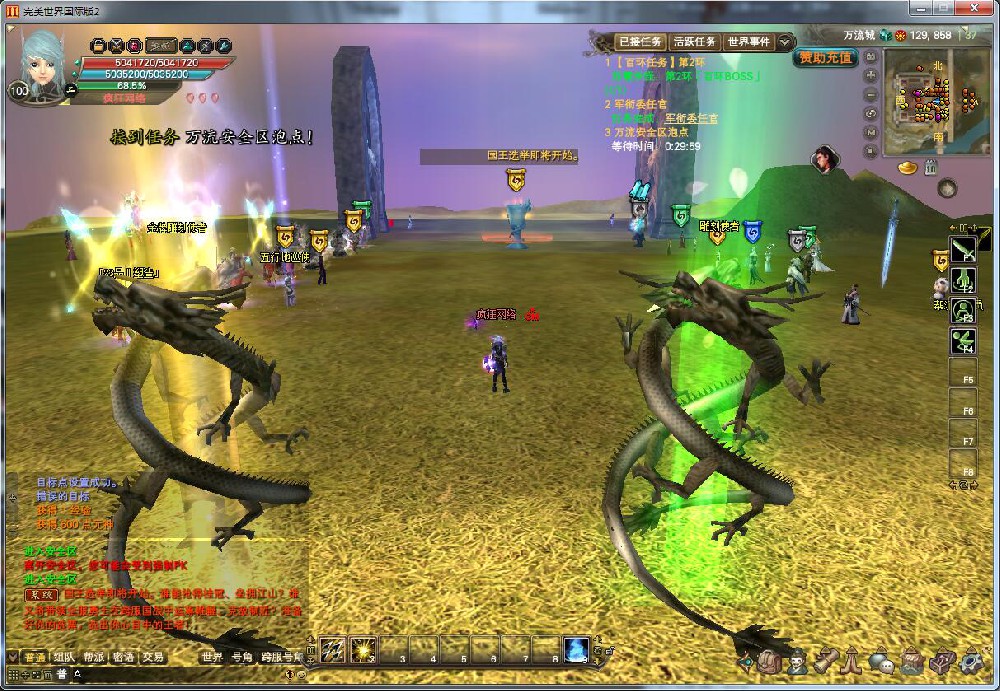The image size is (1000, 691).
Task: Select the 普通 chat channel tab
Action: tap(35, 657)
